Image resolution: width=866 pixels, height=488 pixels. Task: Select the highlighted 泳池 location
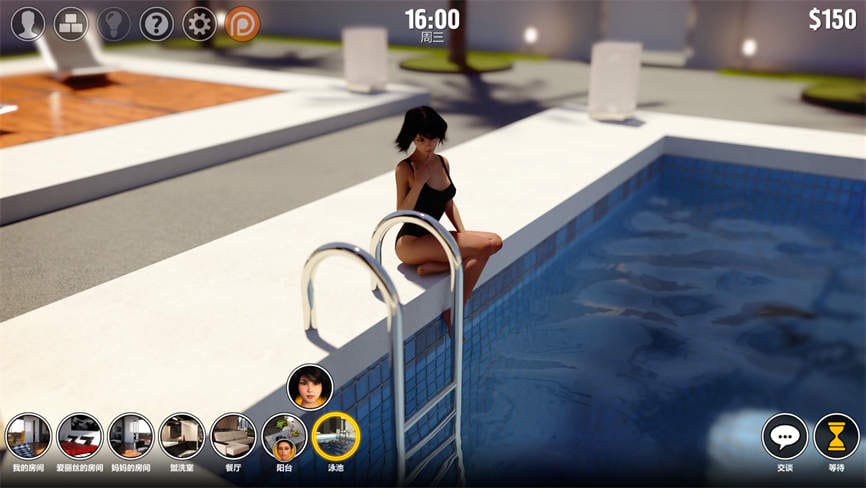(336, 436)
